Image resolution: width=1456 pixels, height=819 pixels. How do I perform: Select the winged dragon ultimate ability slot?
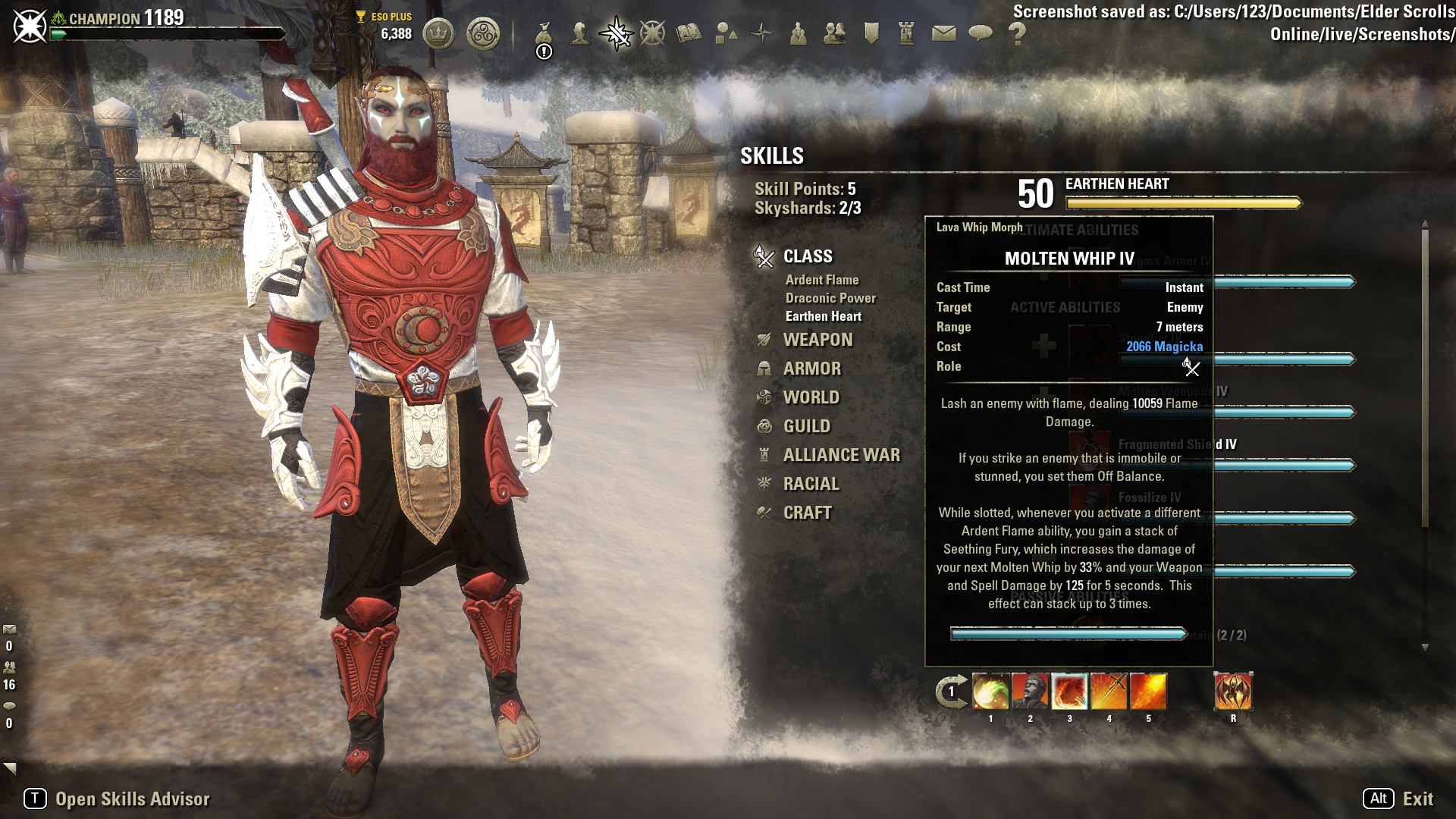[1233, 692]
